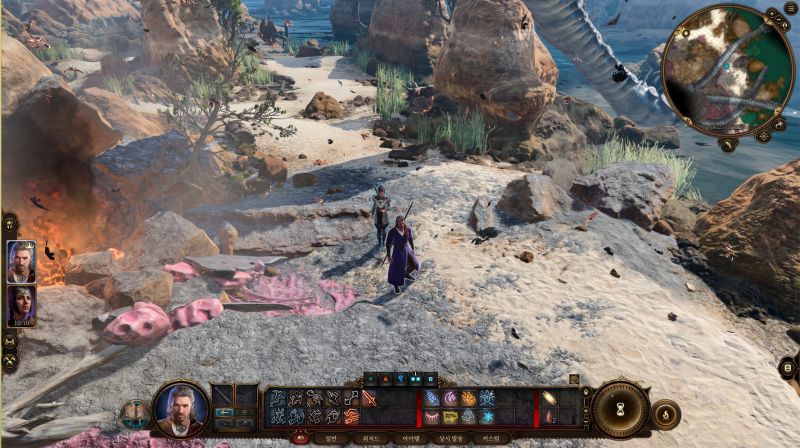Click the hourglass end turn button
800x448 pixels.
(x=622, y=410)
